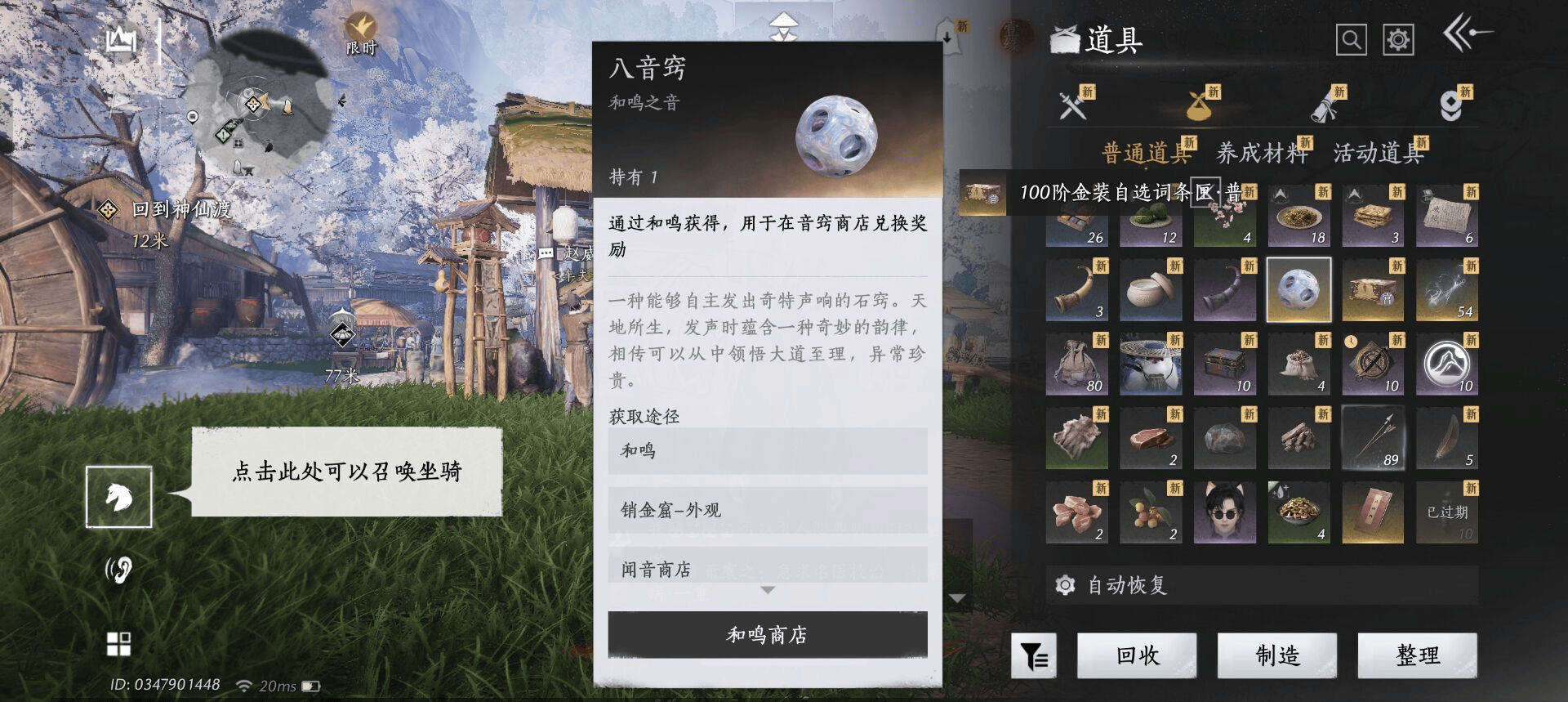Select the 普通道具 tab
Screen dimensions: 1568x702
click(x=1145, y=153)
